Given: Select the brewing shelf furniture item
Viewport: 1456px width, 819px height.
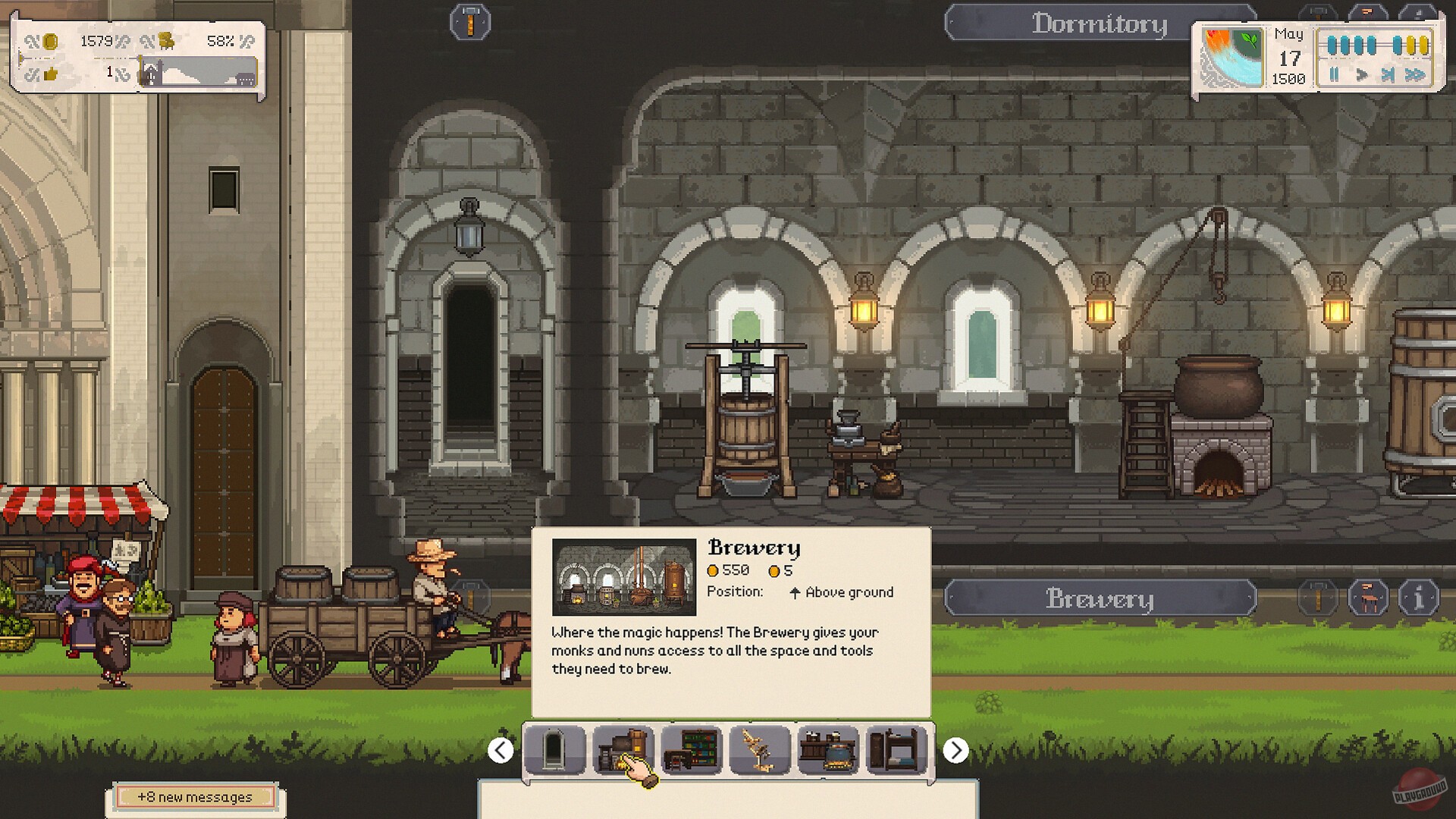Looking at the screenshot, I should 623,752.
